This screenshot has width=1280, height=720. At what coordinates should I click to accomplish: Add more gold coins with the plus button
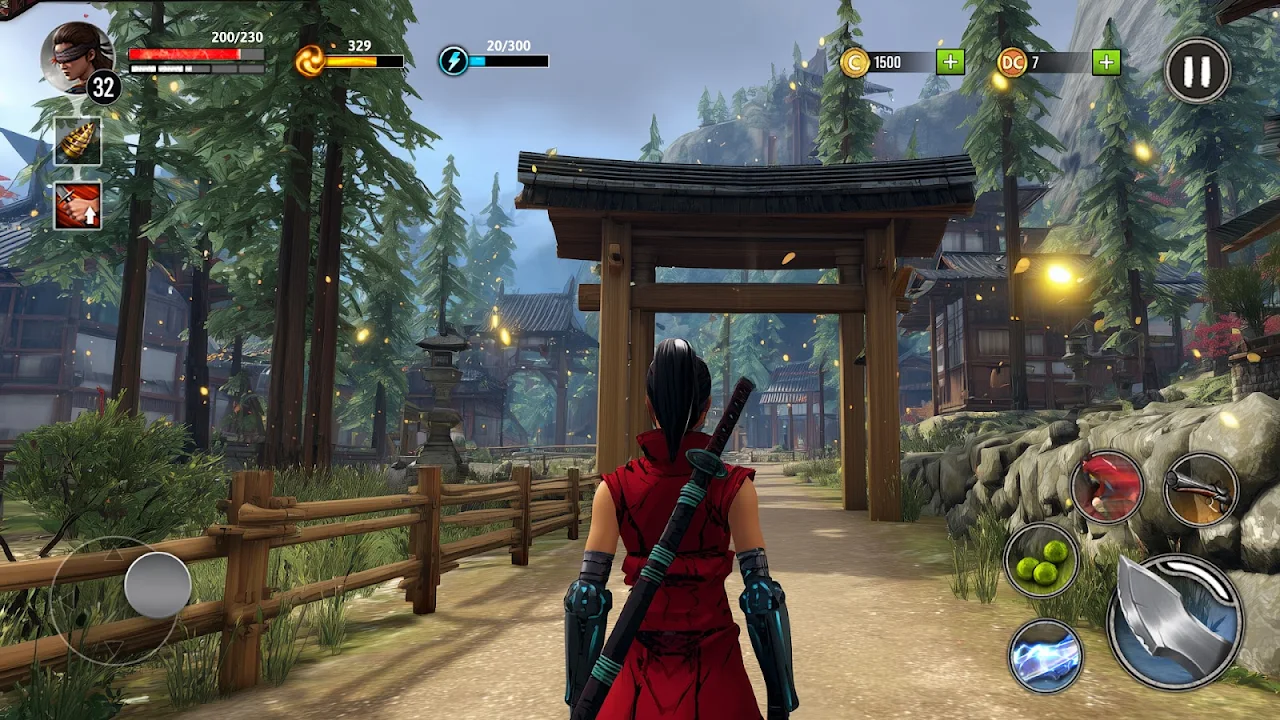click(x=950, y=62)
